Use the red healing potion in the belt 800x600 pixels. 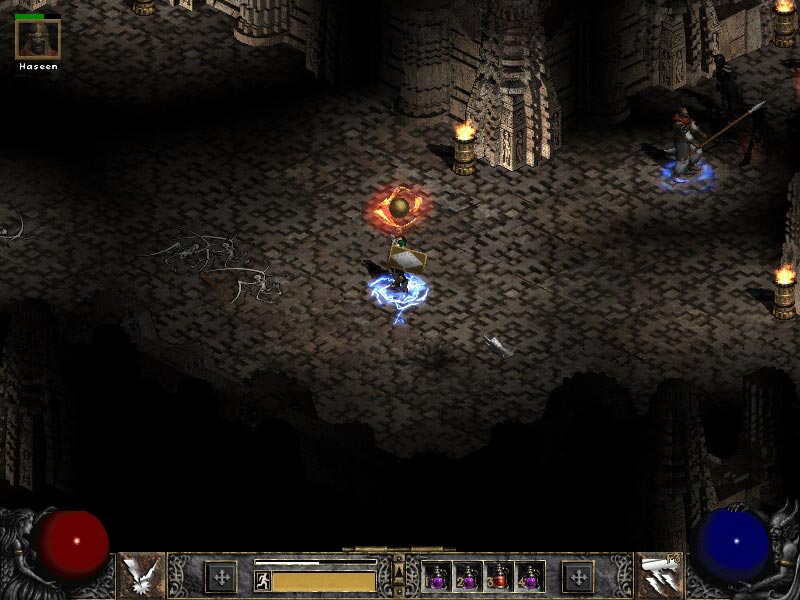499,577
